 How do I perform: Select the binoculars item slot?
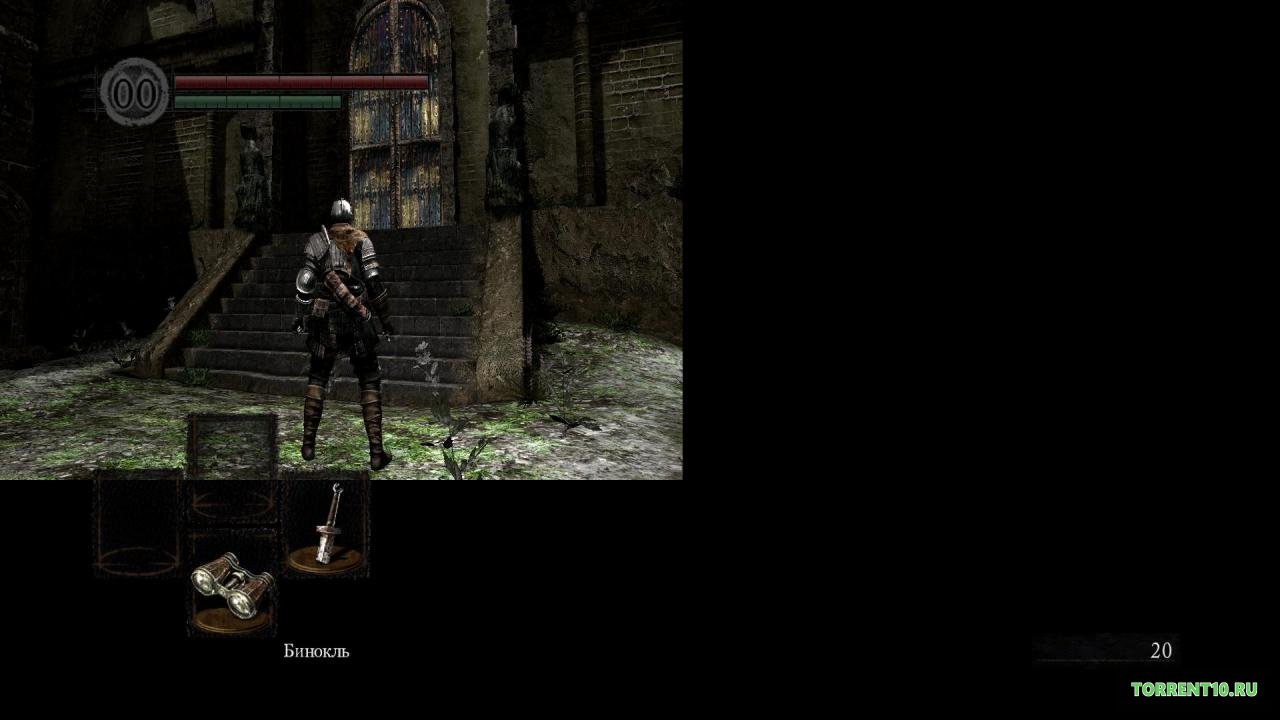coord(232,587)
